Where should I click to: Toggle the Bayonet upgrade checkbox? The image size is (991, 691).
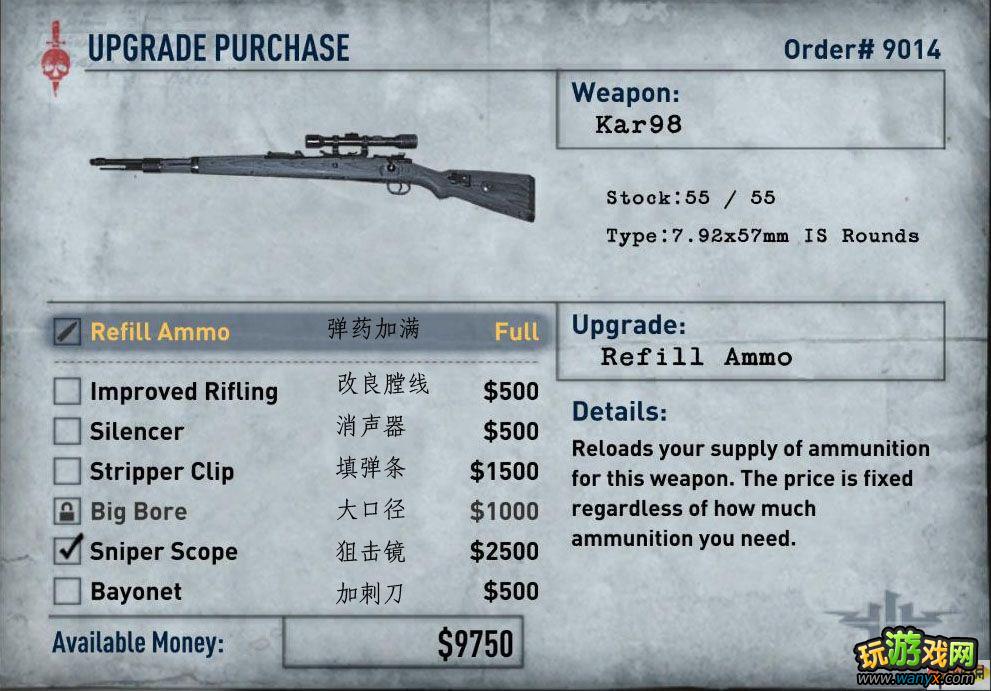click(67, 591)
